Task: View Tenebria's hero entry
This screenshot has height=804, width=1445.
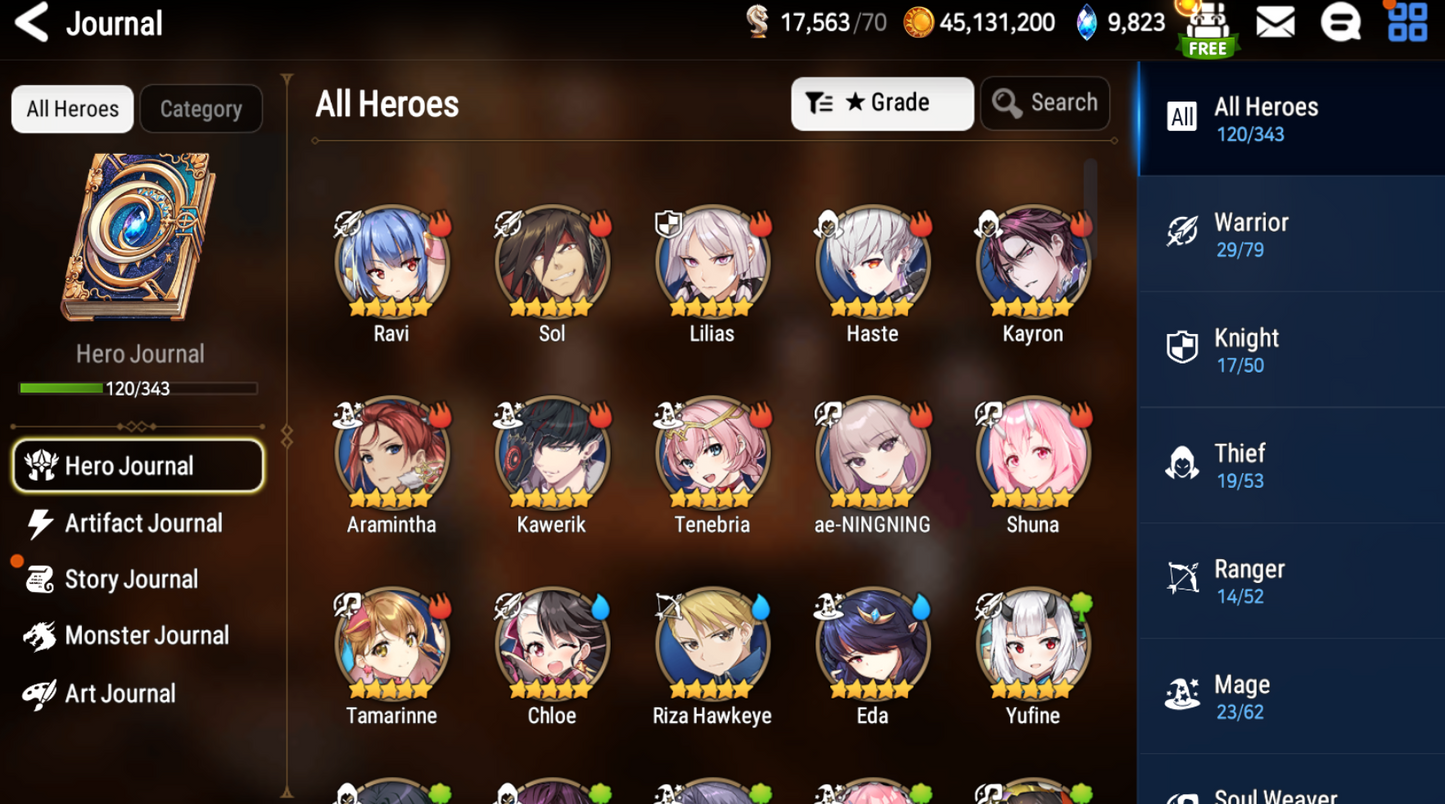Action: [712, 454]
